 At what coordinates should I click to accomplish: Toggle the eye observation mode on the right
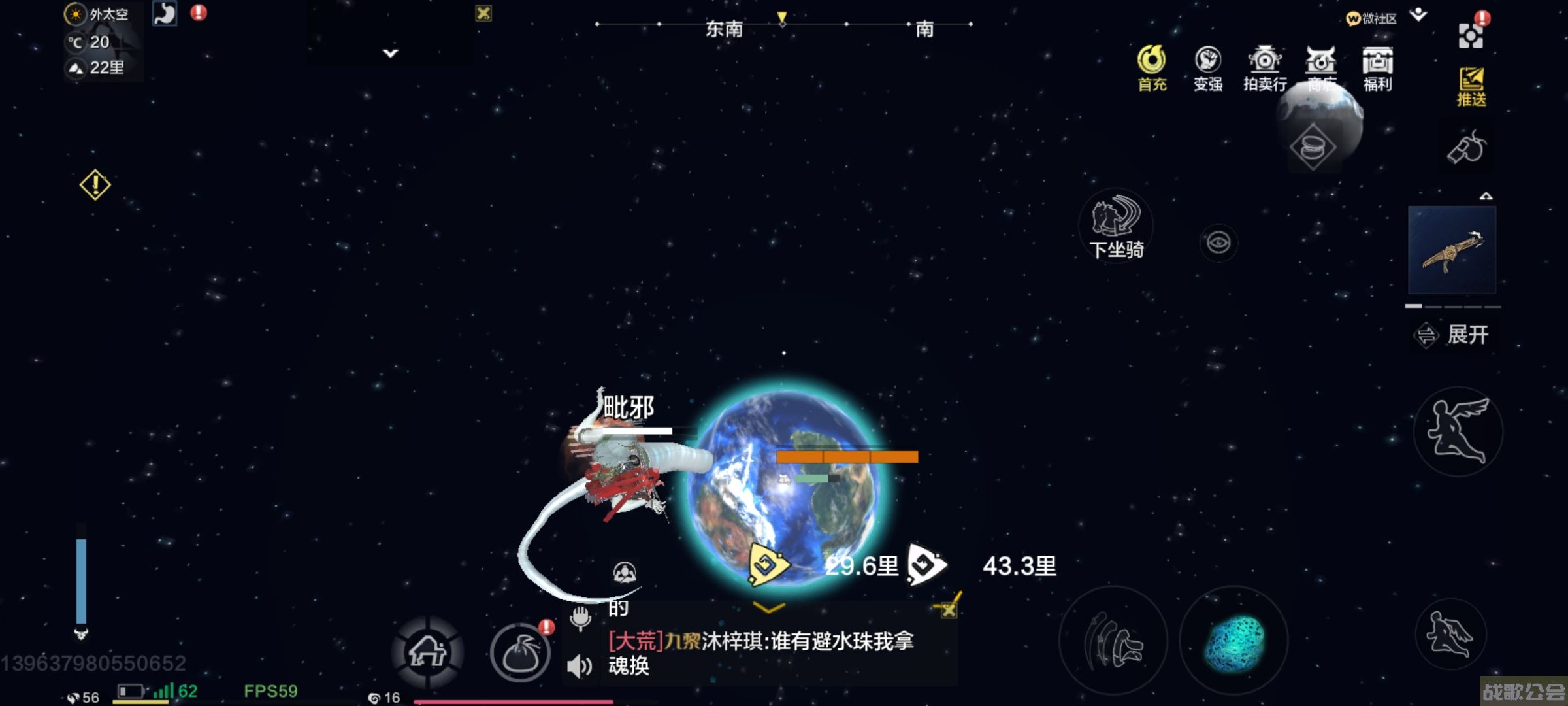coord(1218,243)
